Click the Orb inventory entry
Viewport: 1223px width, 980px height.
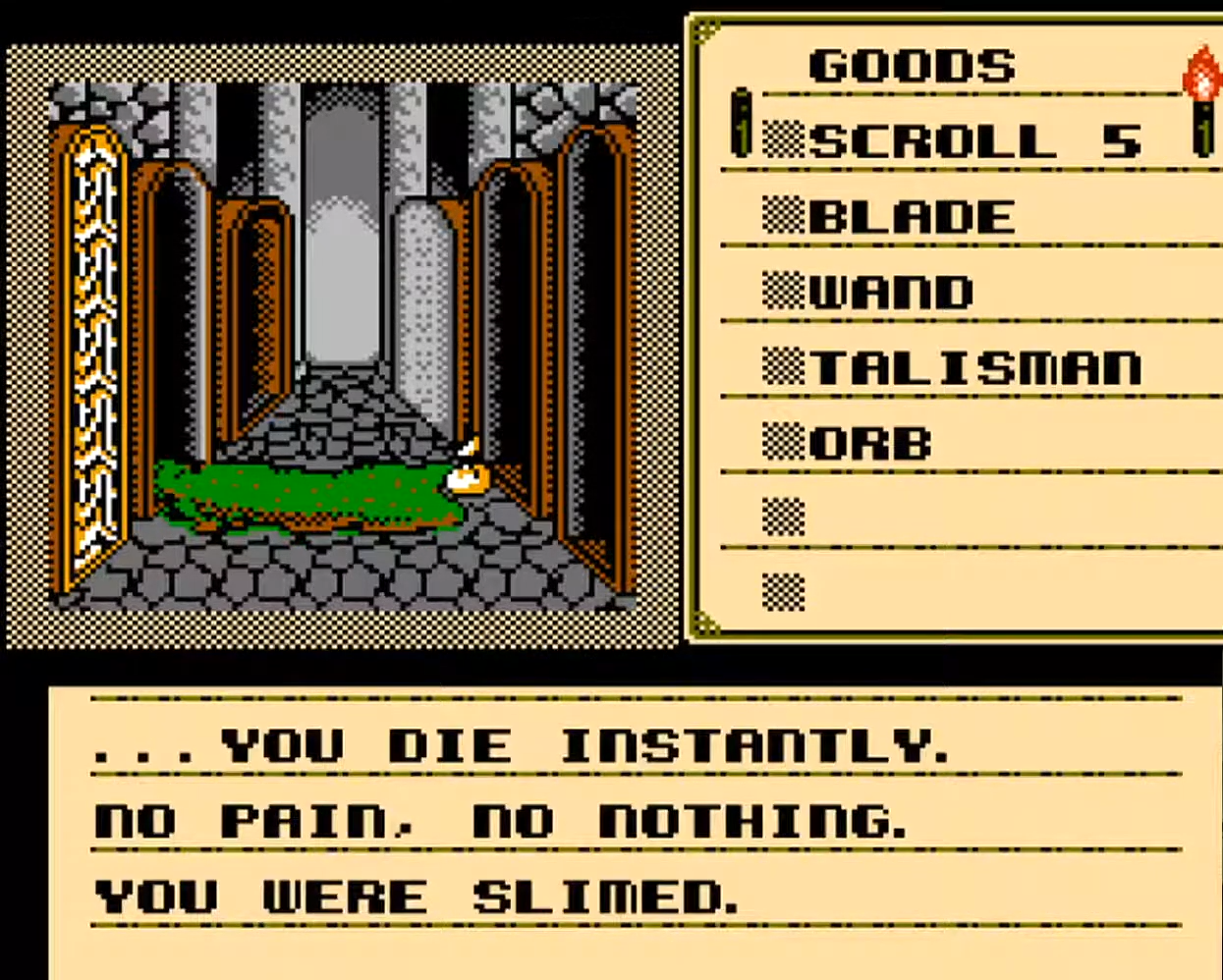869,444
